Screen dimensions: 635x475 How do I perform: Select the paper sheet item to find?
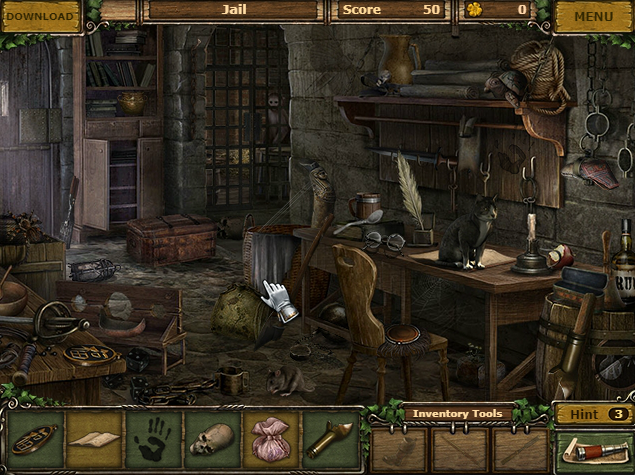pos(95,441)
